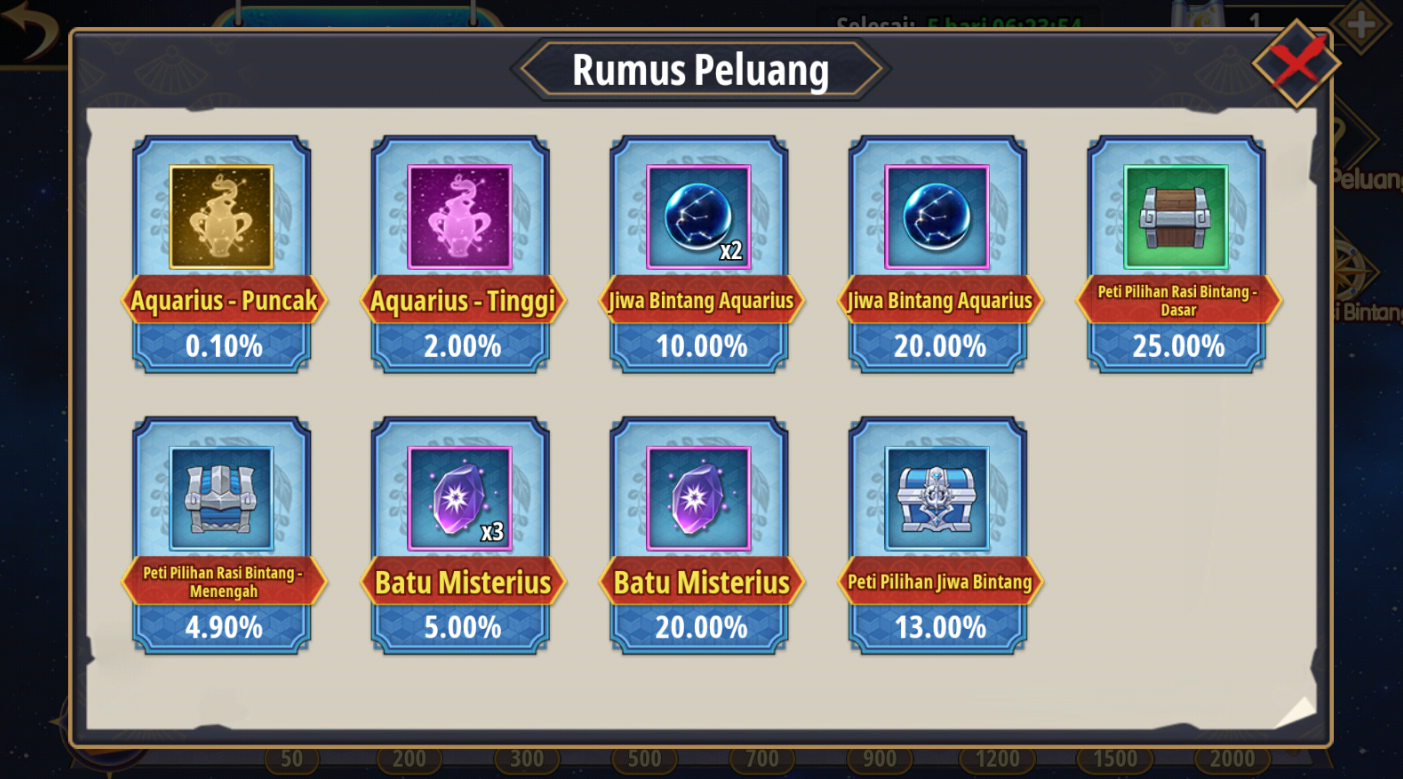Select the Aquarius - Tinggi reward card

(x=460, y=217)
